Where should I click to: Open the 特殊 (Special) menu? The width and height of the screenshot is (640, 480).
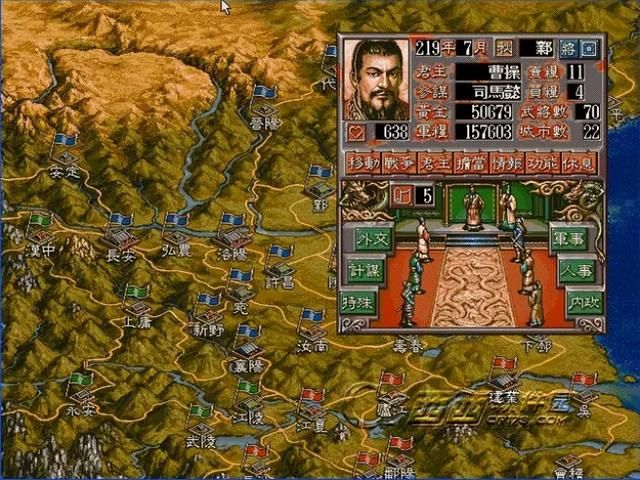pos(360,300)
